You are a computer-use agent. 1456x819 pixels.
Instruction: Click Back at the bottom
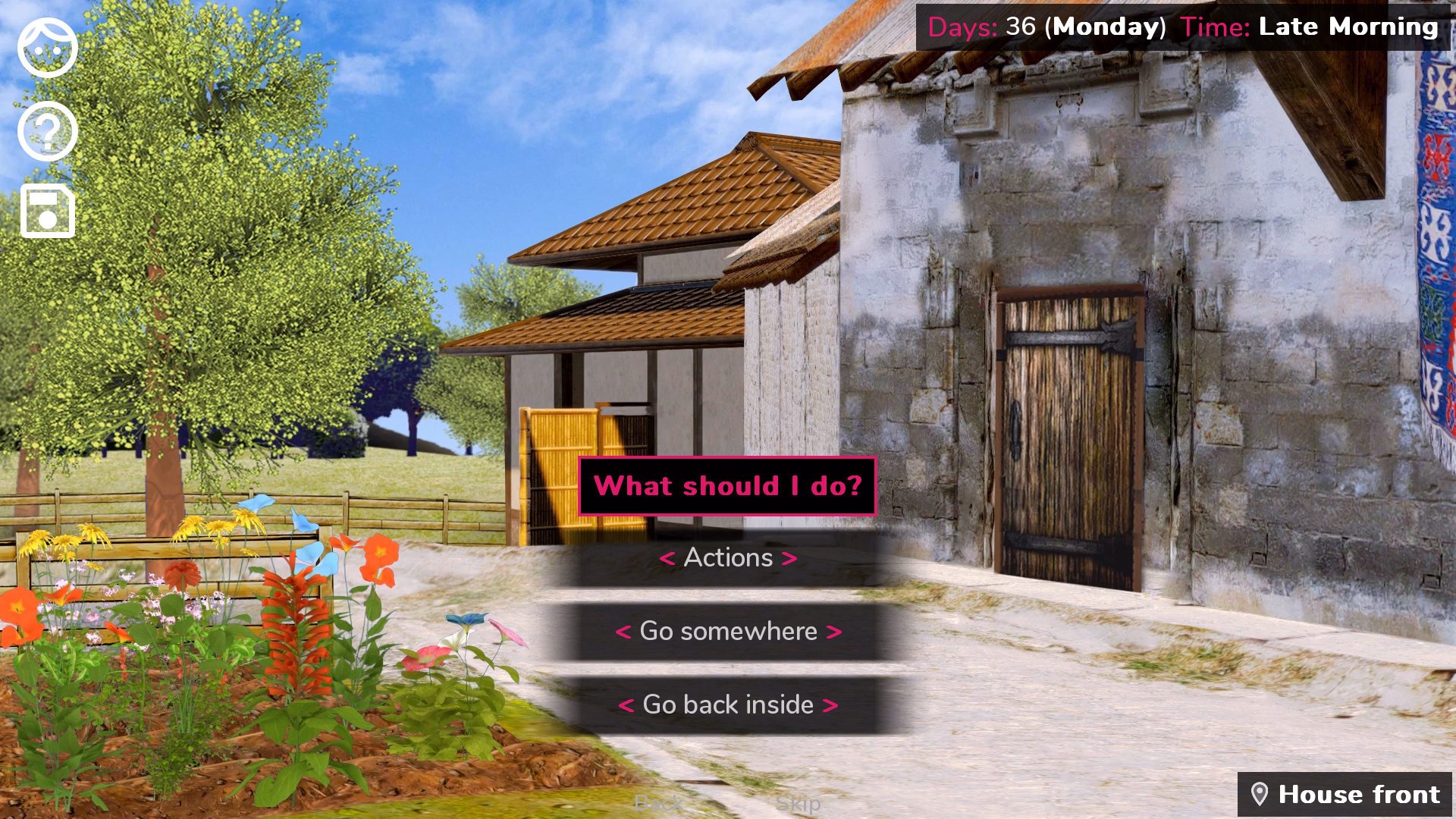click(660, 803)
